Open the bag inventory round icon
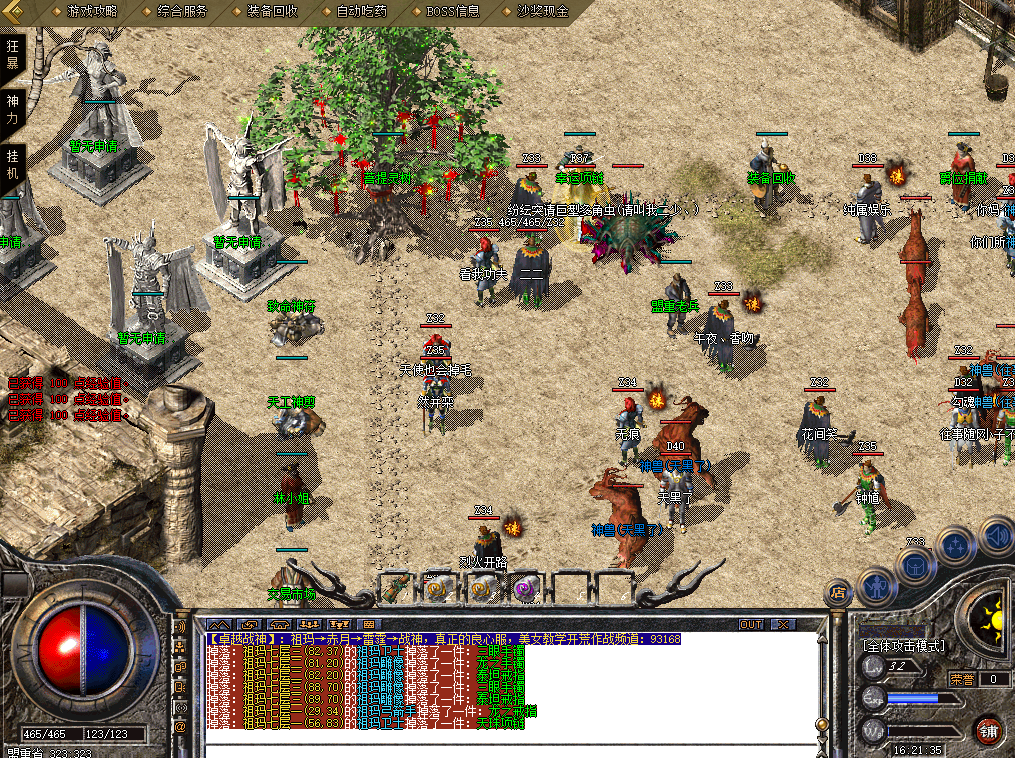Viewport: 1015px width, 758px height. [x=915, y=565]
